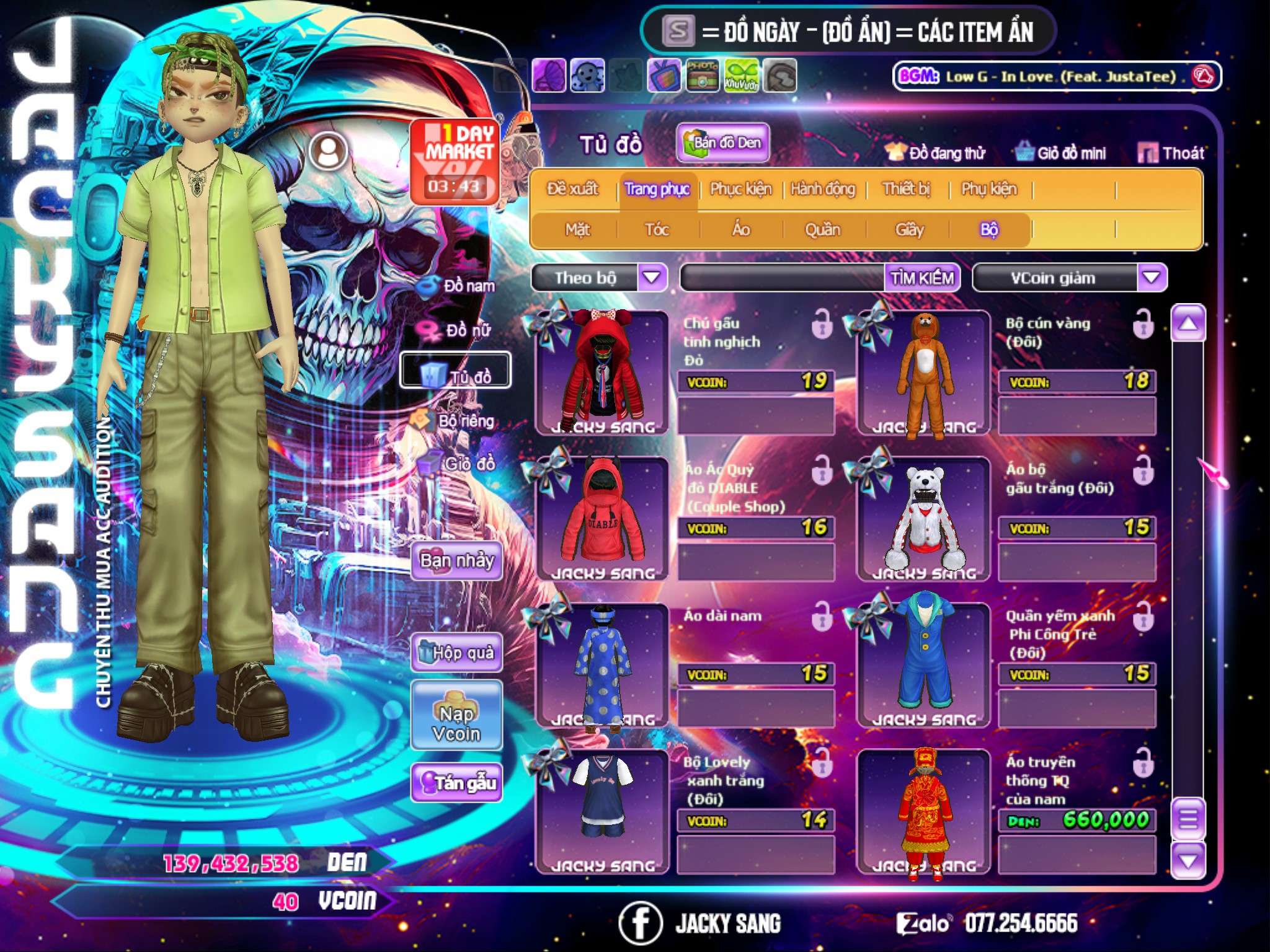Open the Giày subcategory

point(909,230)
